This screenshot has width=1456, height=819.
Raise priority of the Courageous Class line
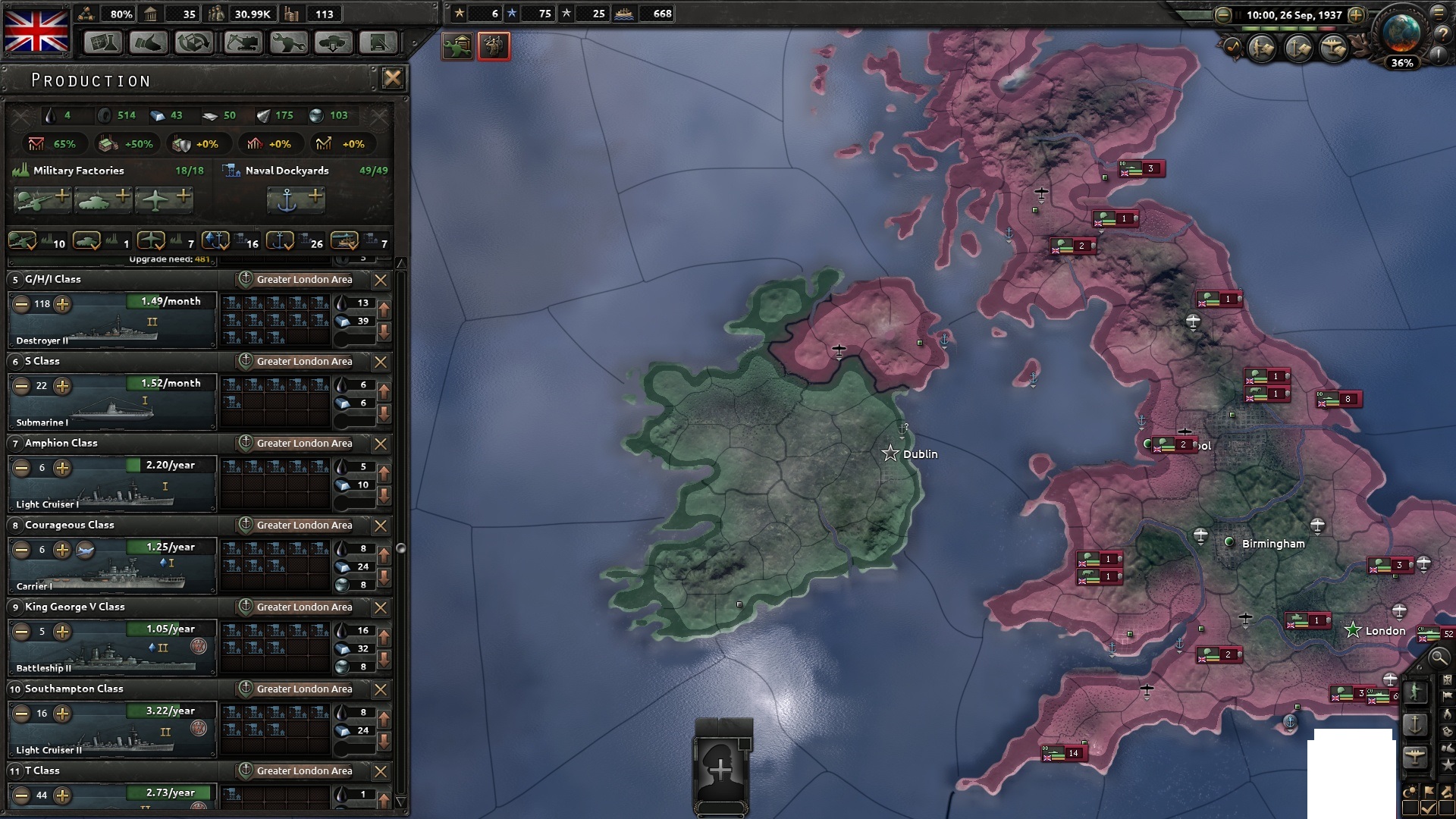[384, 555]
